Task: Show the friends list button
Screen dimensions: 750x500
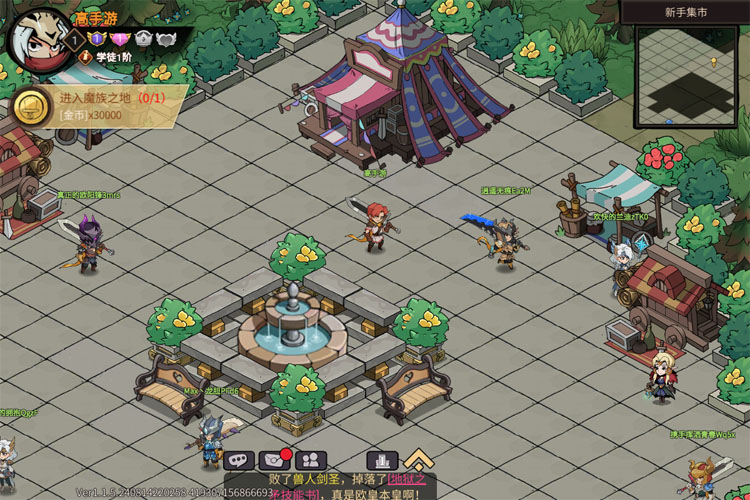Action: click(x=312, y=460)
